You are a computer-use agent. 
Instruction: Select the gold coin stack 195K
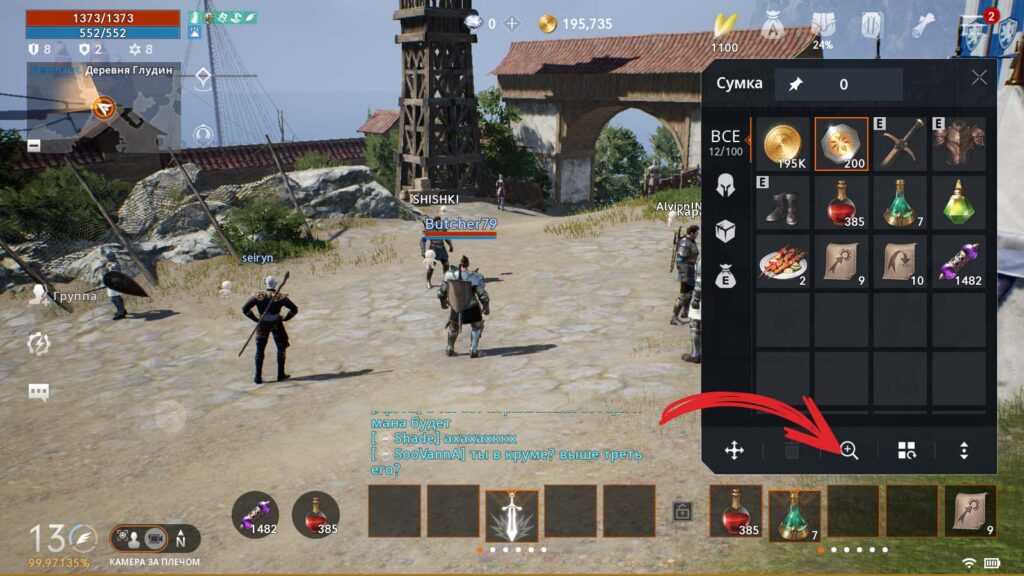782,144
